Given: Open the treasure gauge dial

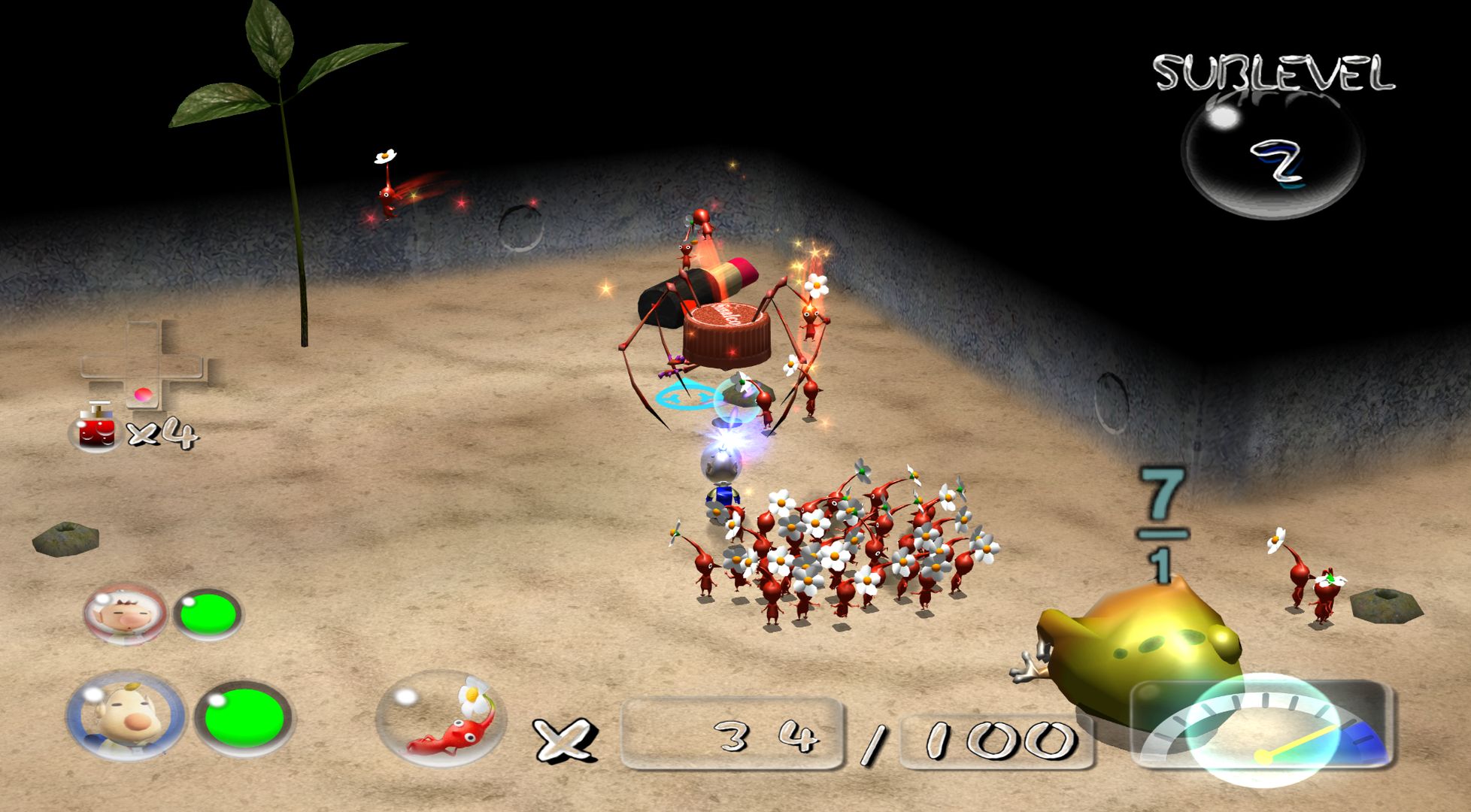Looking at the screenshot, I should click(x=1265, y=728).
